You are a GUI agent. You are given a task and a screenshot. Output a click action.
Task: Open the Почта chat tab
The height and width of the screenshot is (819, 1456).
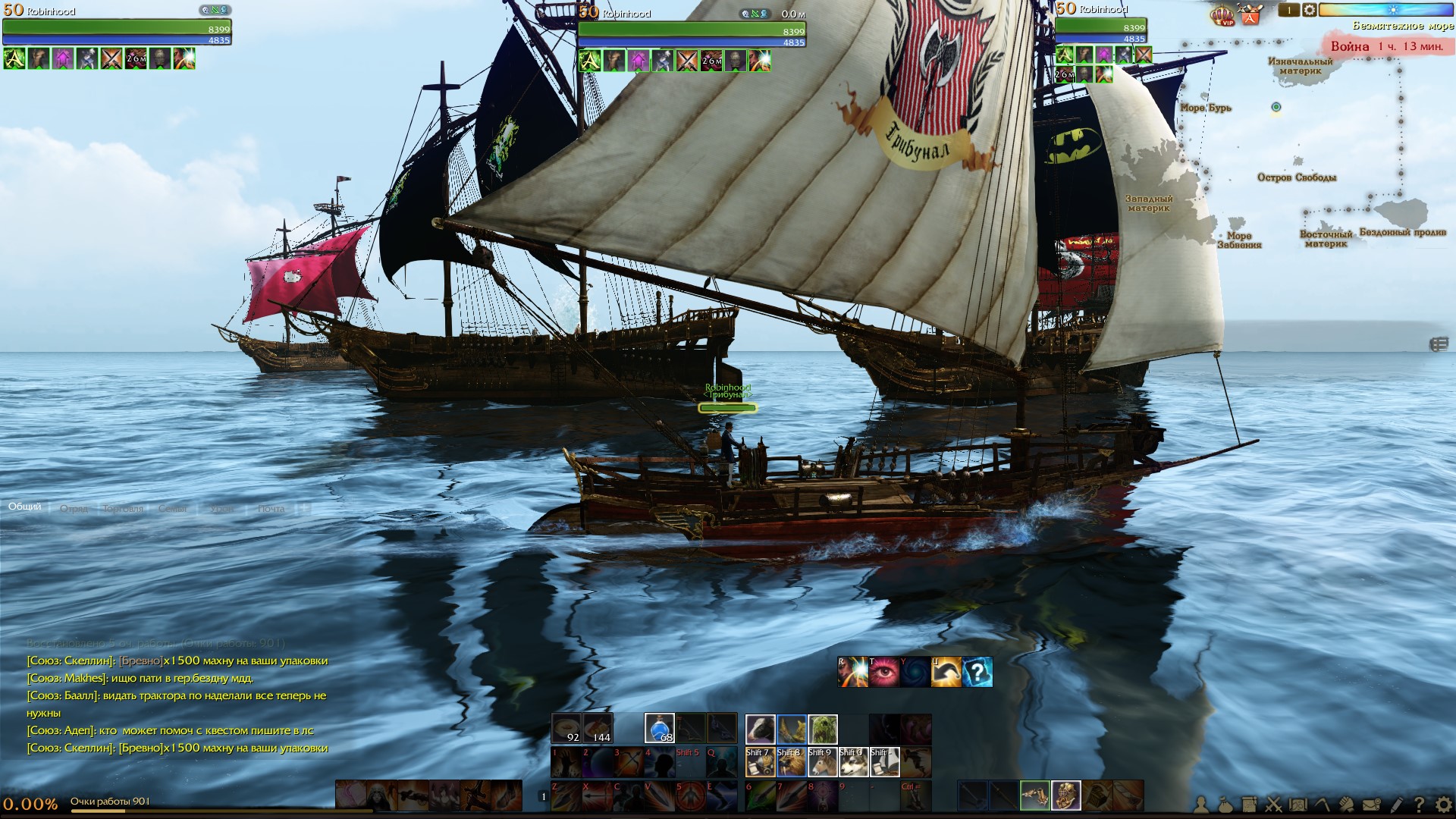[271, 509]
